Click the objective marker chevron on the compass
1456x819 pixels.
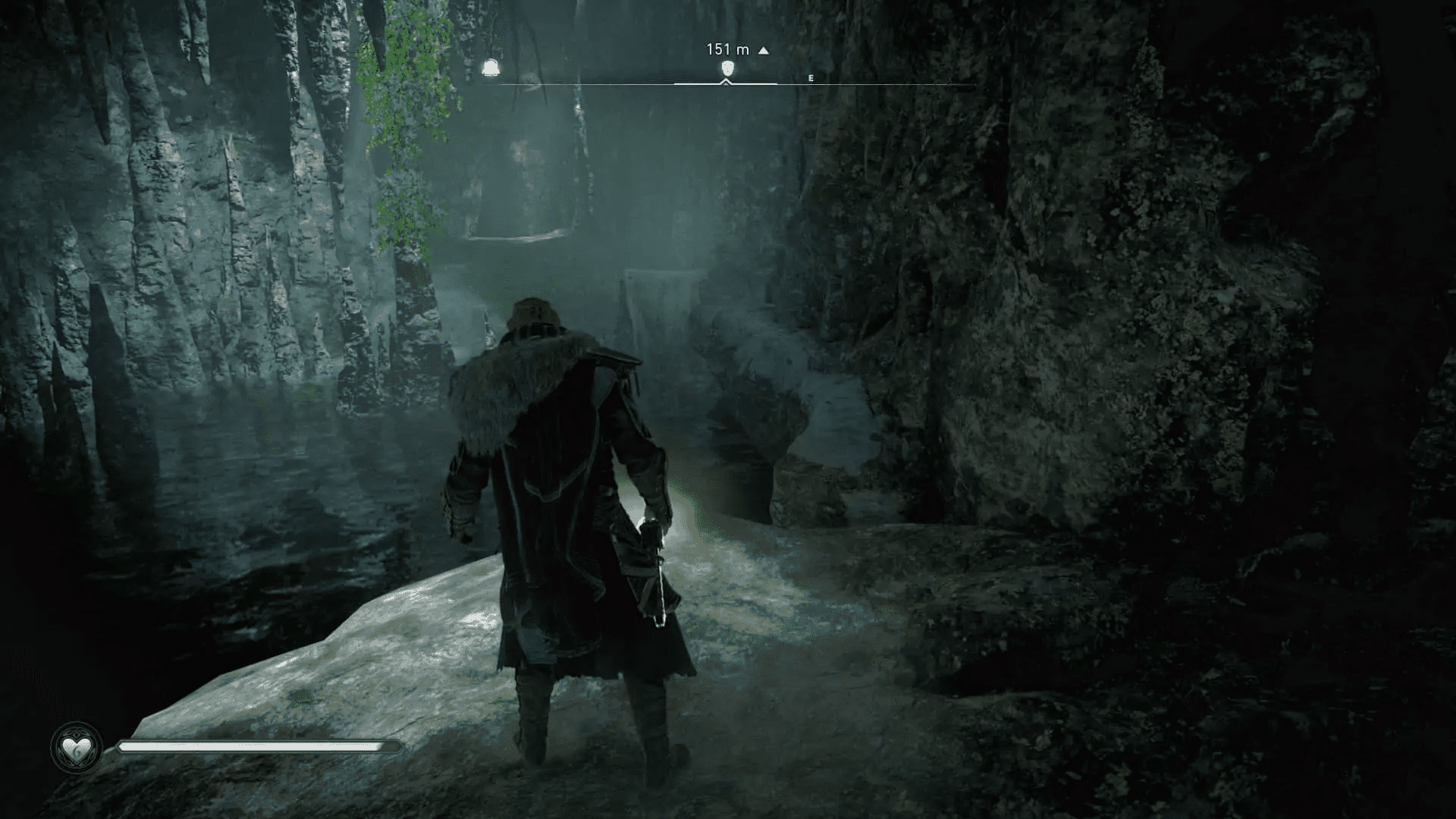click(726, 80)
